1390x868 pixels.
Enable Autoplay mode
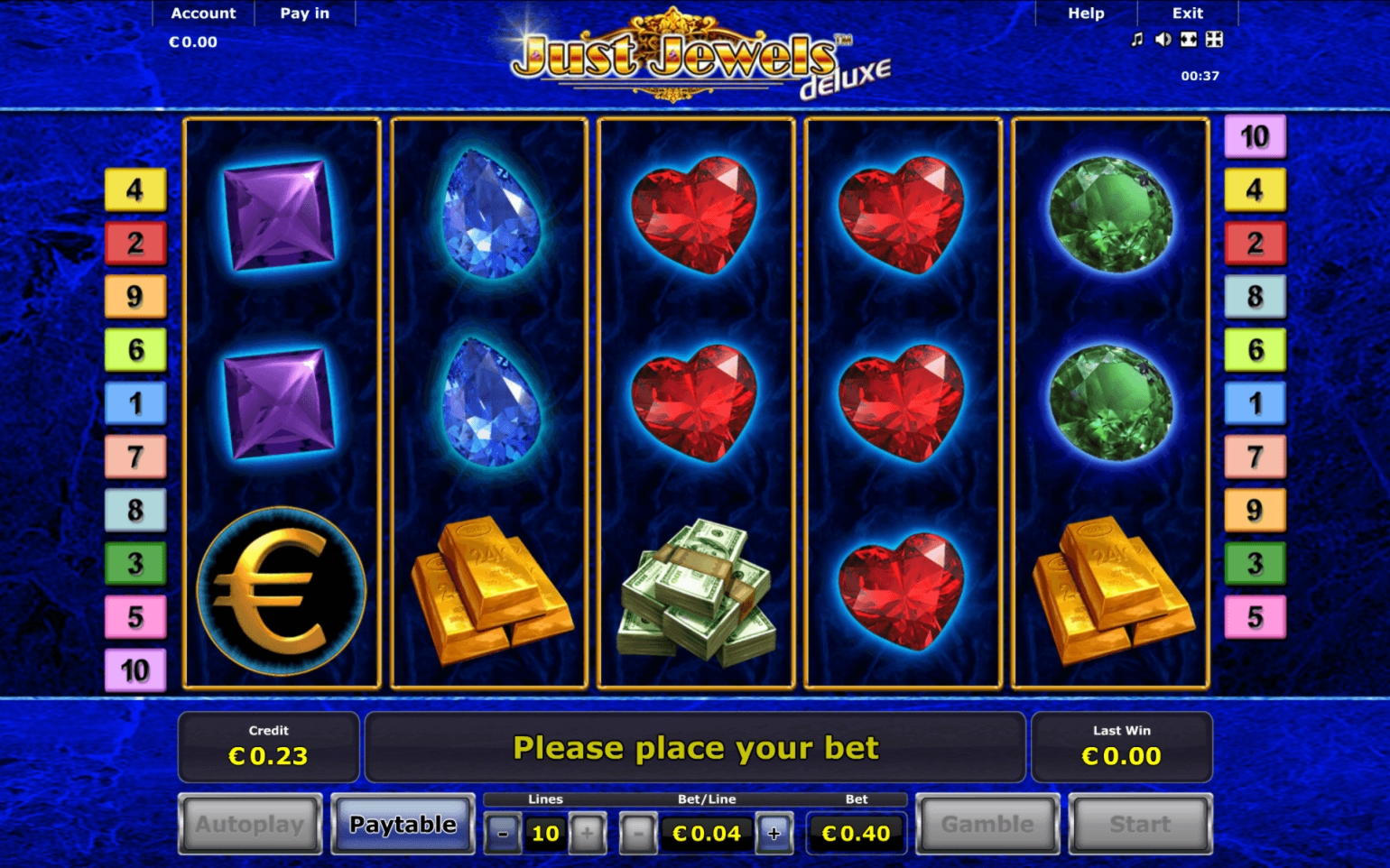[x=249, y=824]
